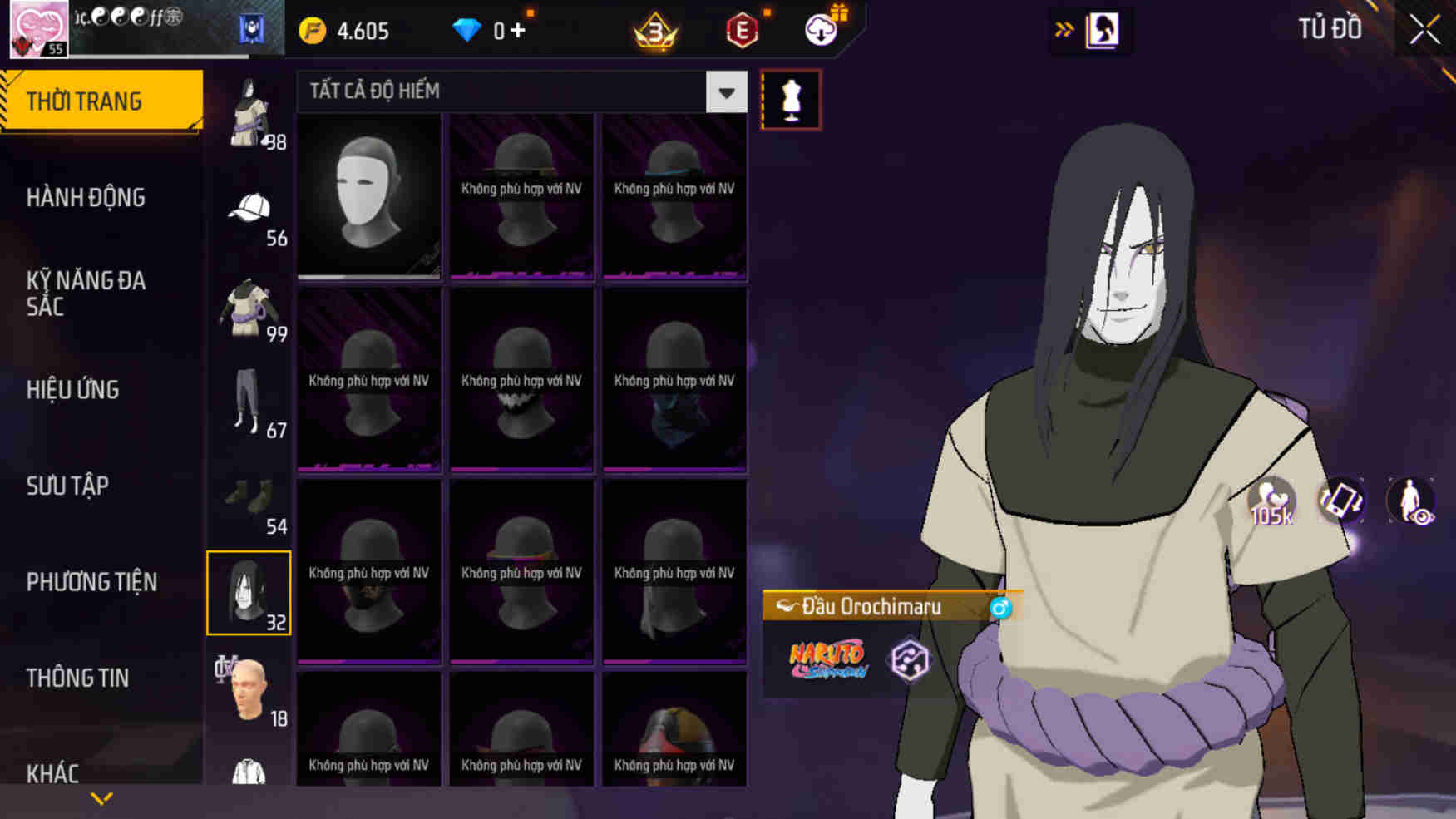Select the head category with 18 items
The height and width of the screenshot is (819, 1456).
coord(249,686)
